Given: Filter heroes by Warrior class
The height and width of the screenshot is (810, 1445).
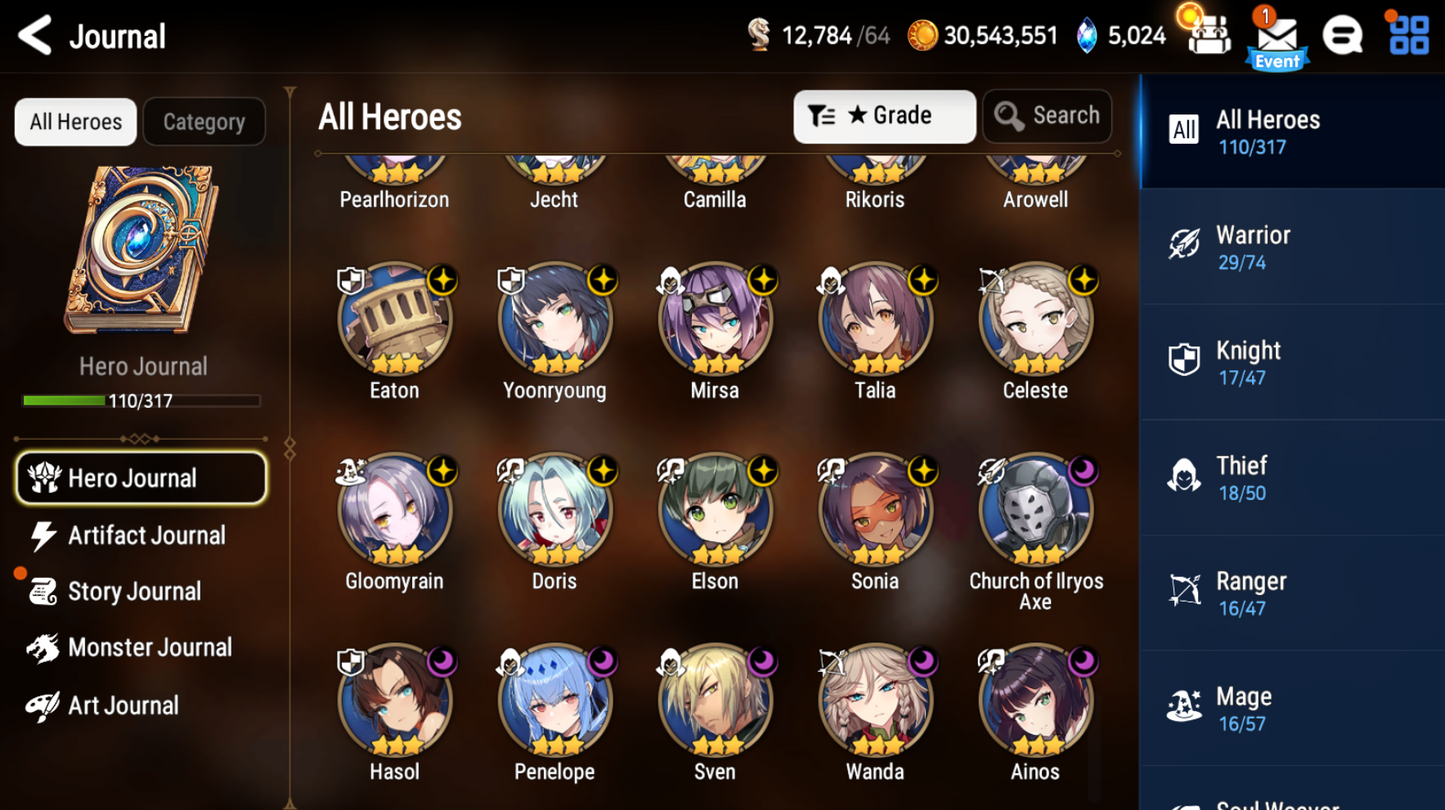Looking at the screenshot, I should tap(1291, 246).
